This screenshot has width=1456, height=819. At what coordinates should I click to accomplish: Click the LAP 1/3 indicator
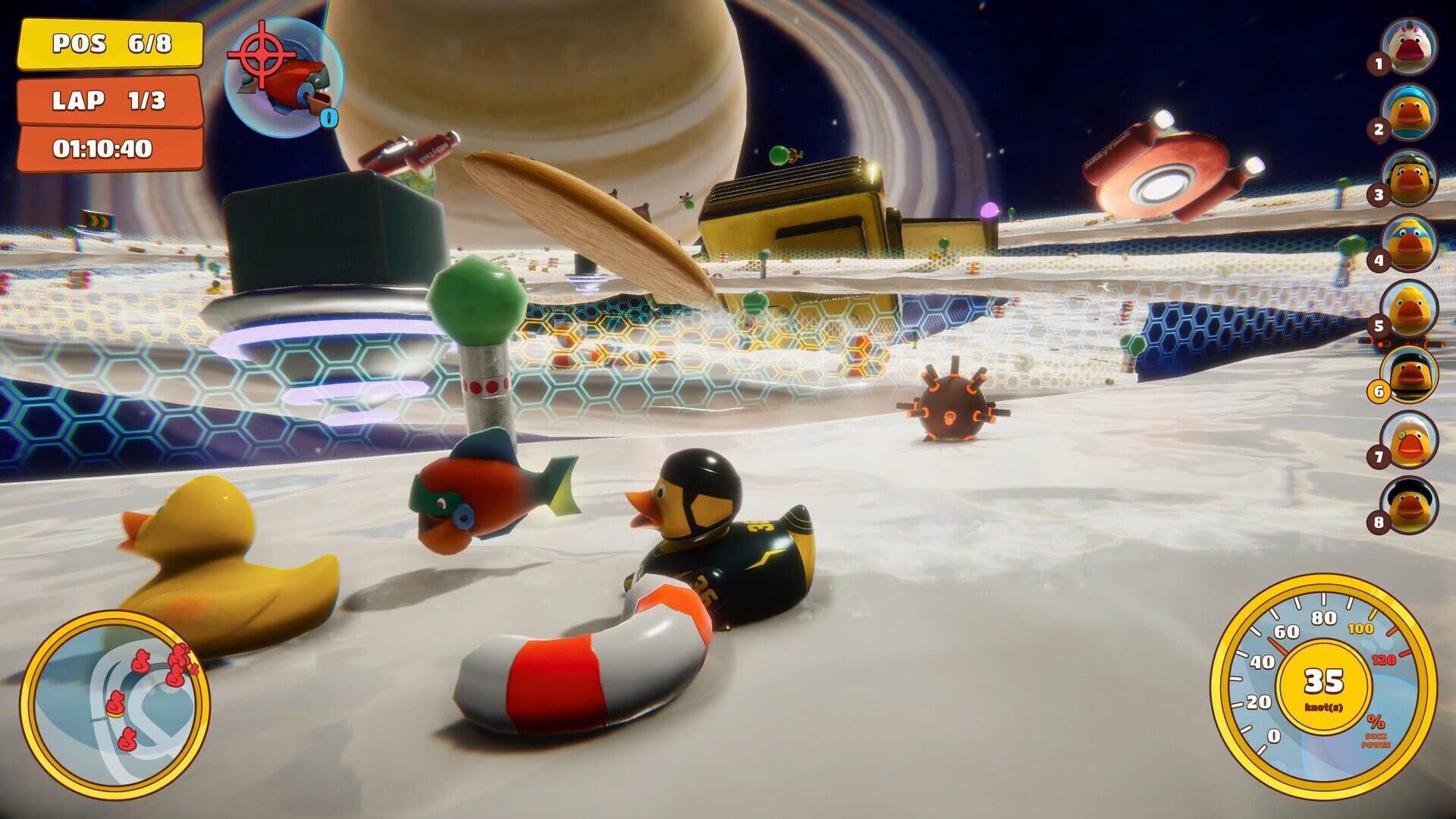[x=108, y=99]
